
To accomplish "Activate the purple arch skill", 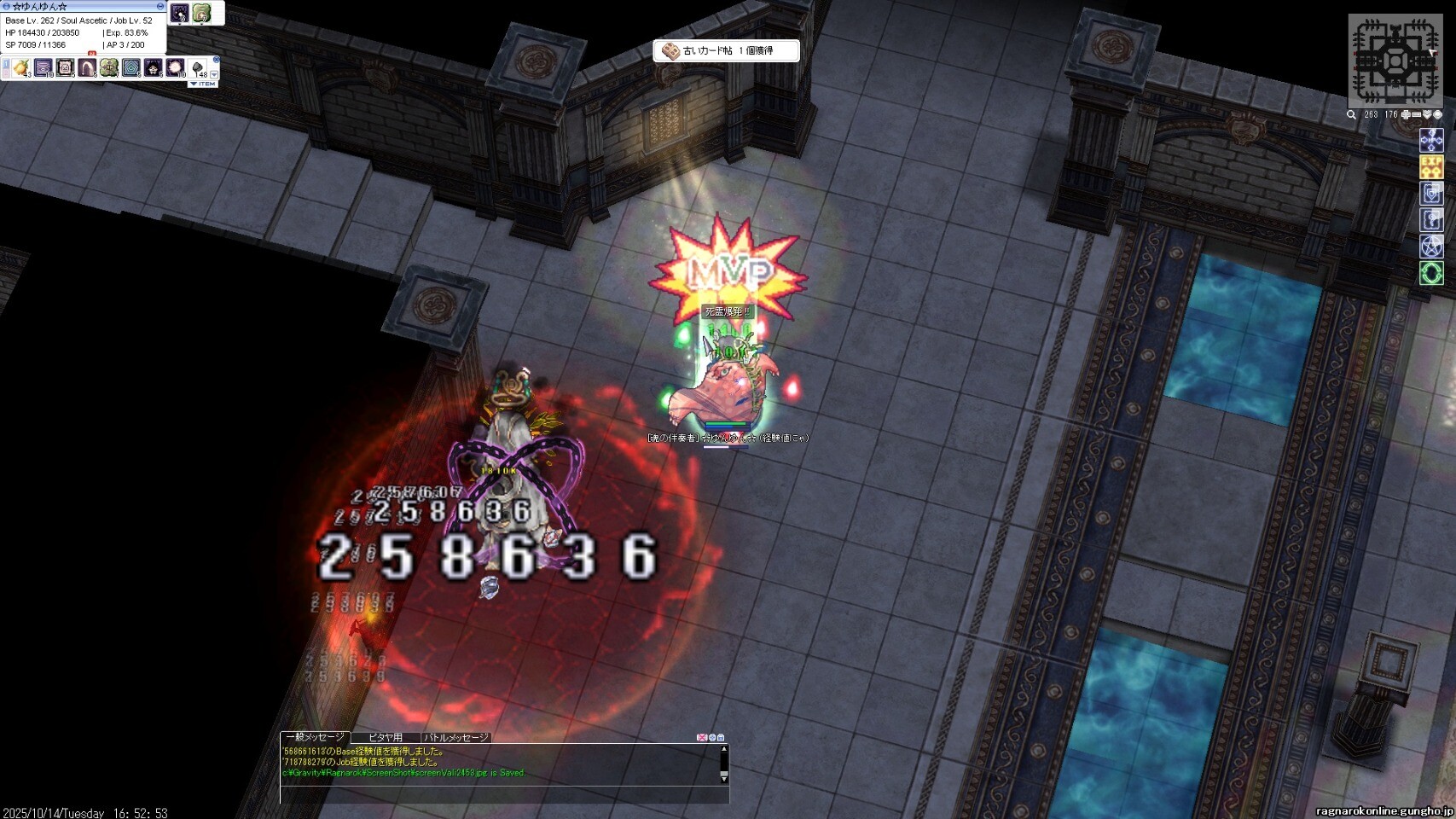I will pyautogui.click(x=87, y=67).
